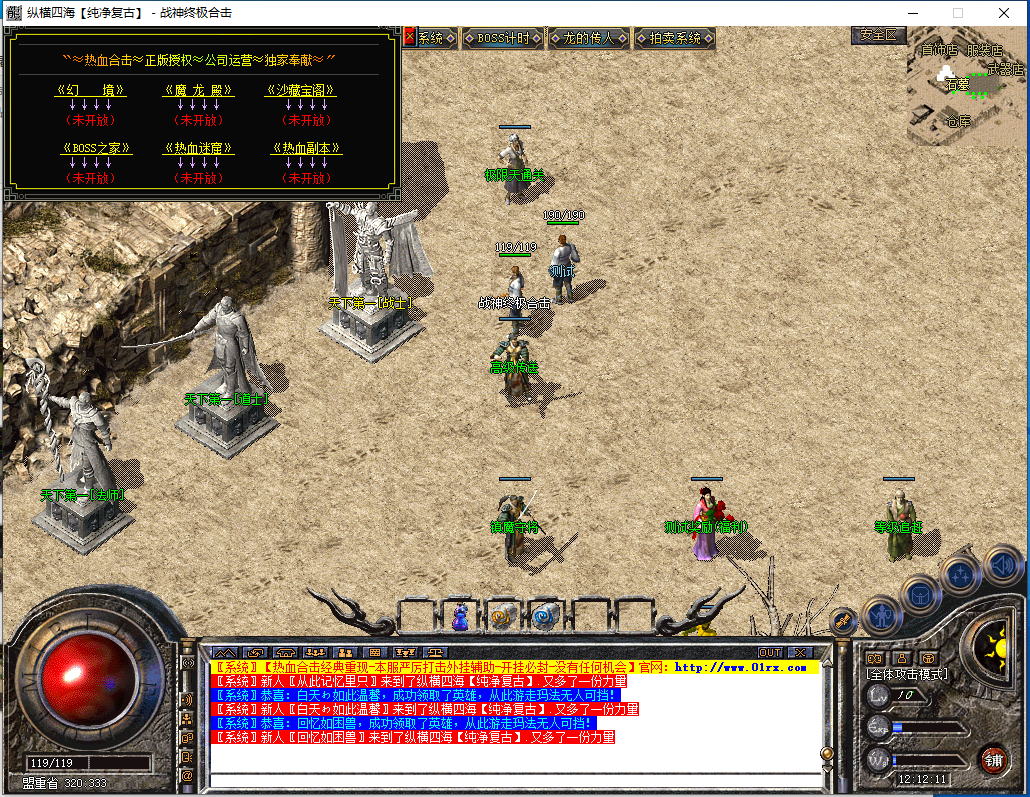Screen dimensions: 1030x797
Task: Open the BOSS计时 menu button
Action: tap(504, 39)
